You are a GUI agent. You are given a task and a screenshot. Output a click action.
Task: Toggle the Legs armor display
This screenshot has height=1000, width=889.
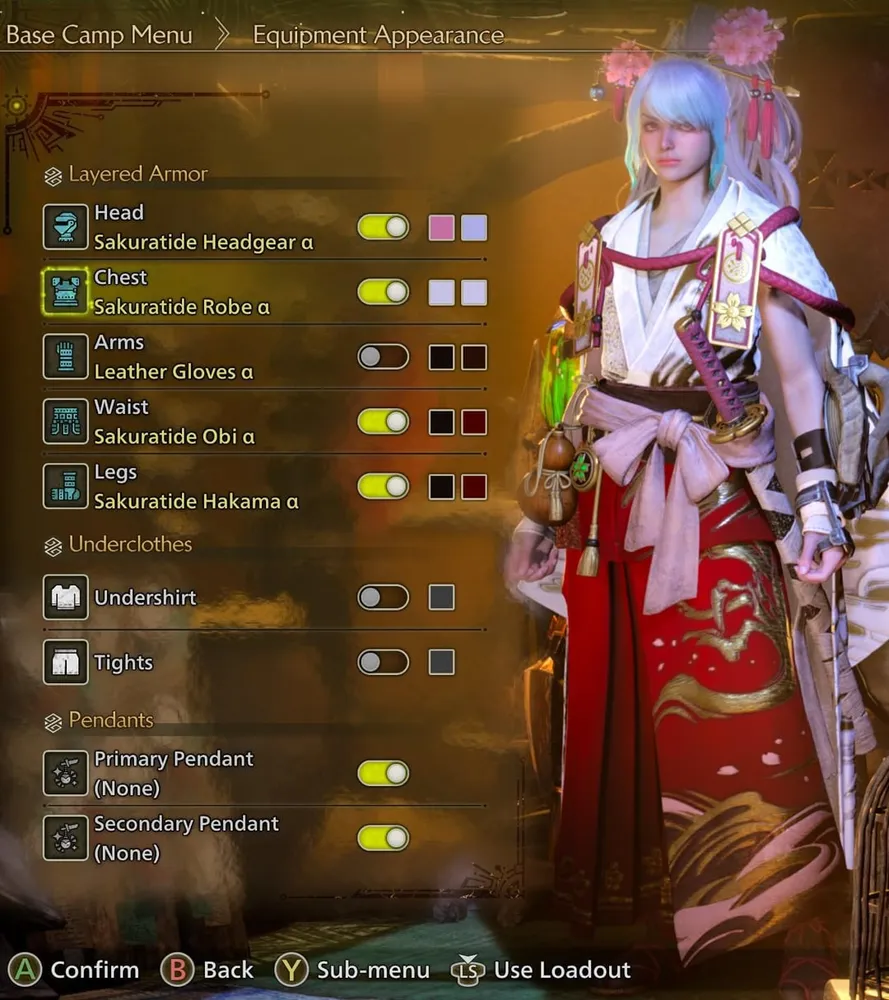(383, 487)
